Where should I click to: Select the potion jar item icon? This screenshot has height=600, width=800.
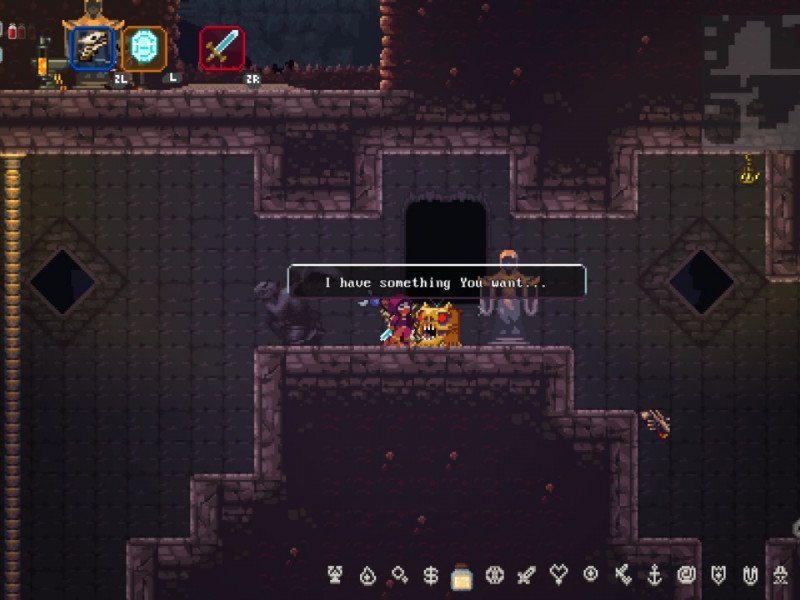click(462, 576)
